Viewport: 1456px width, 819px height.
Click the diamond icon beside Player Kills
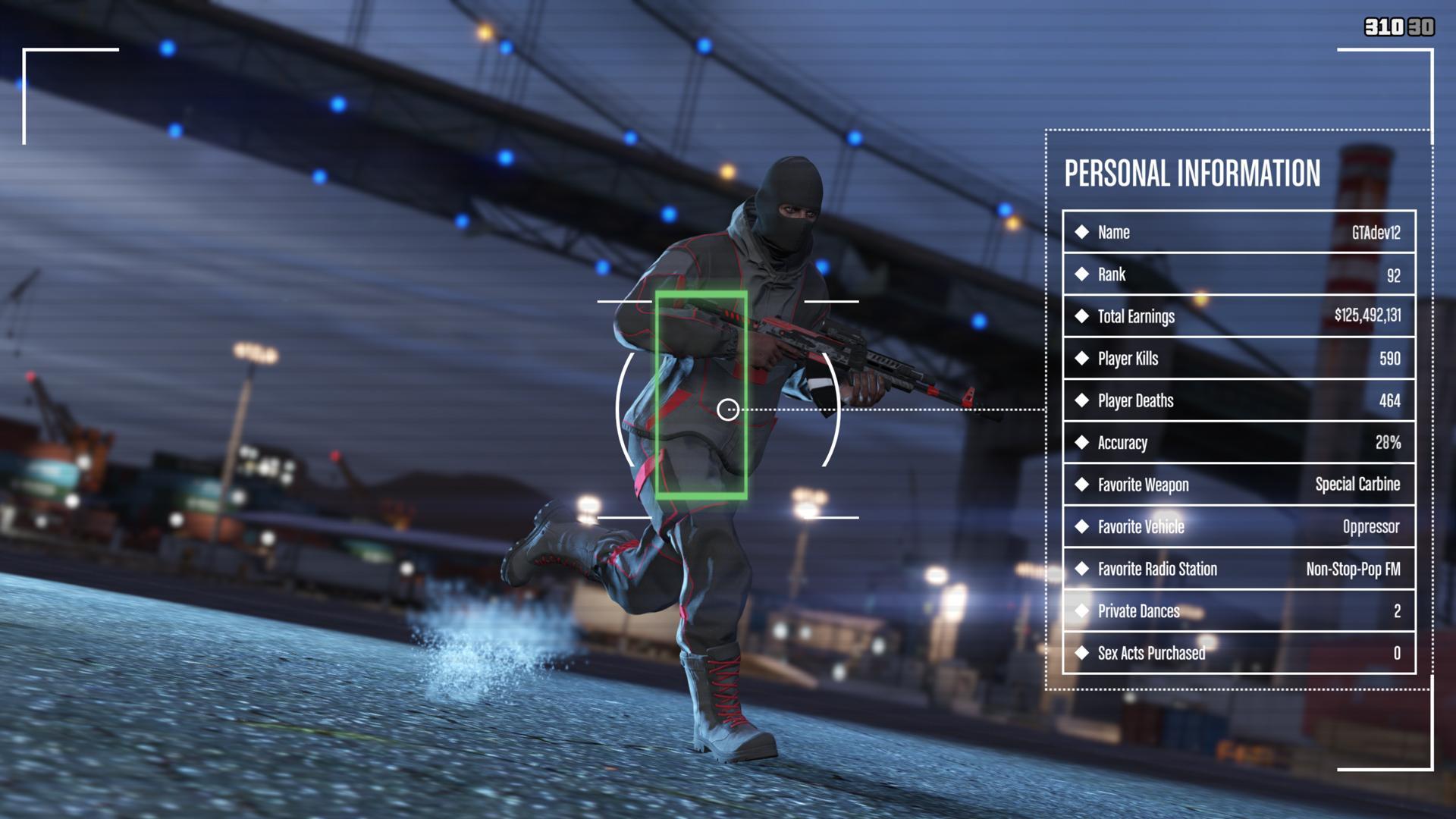[x=1082, y=359]
